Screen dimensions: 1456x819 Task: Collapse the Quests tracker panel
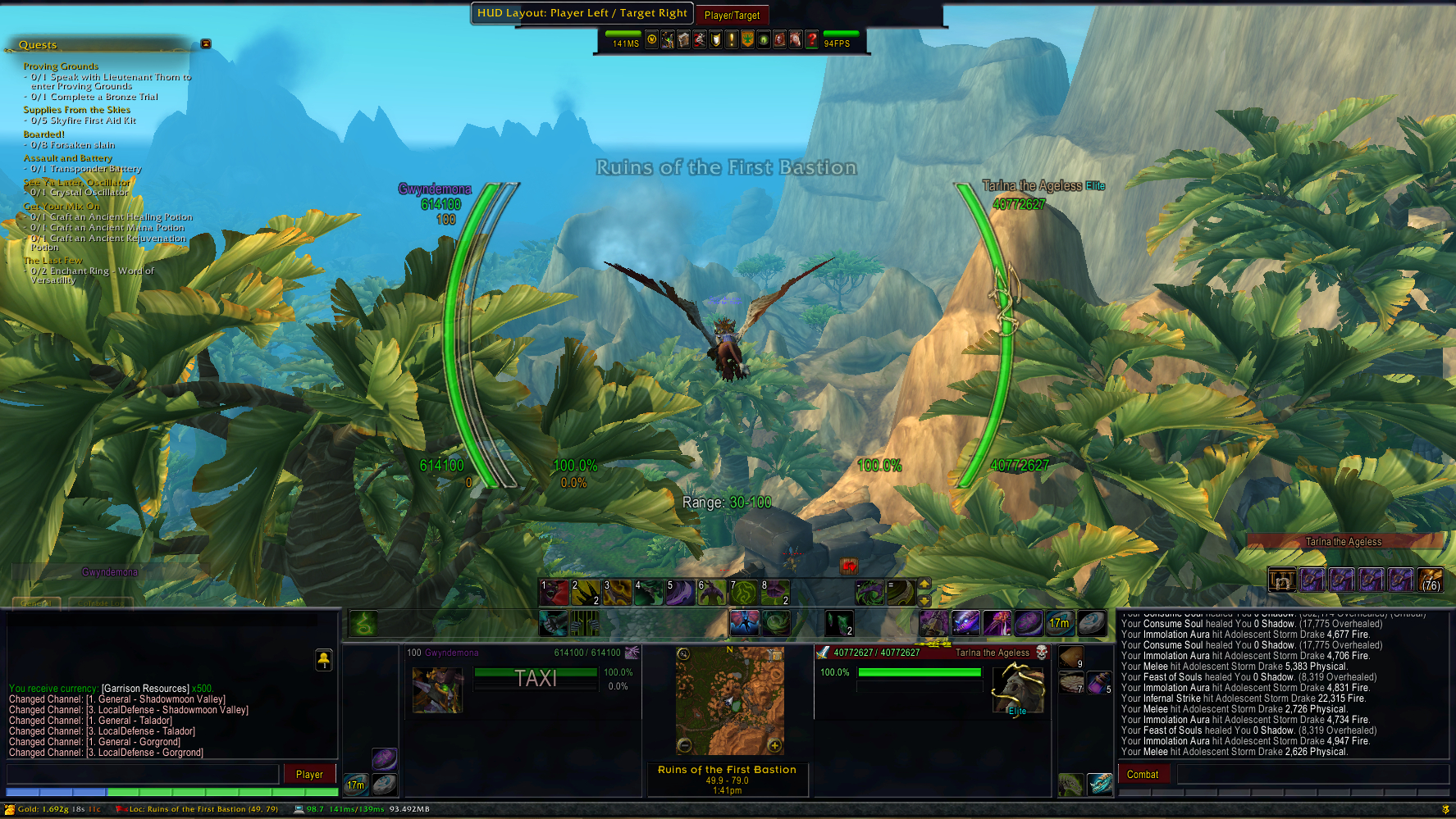pyautogui.click(x=206, y=43)
